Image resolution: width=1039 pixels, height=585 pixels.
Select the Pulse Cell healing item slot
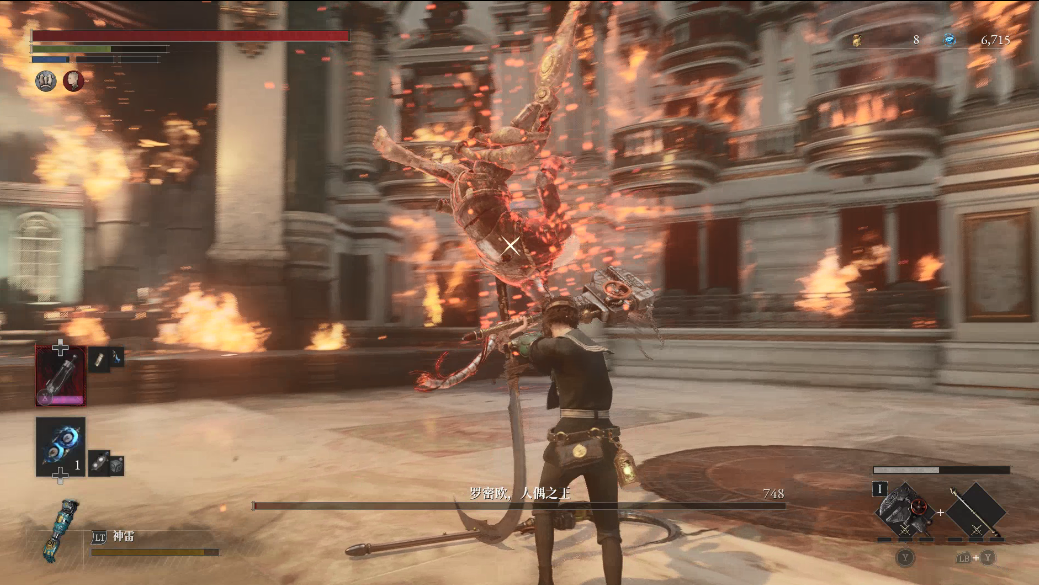(60, 375)
